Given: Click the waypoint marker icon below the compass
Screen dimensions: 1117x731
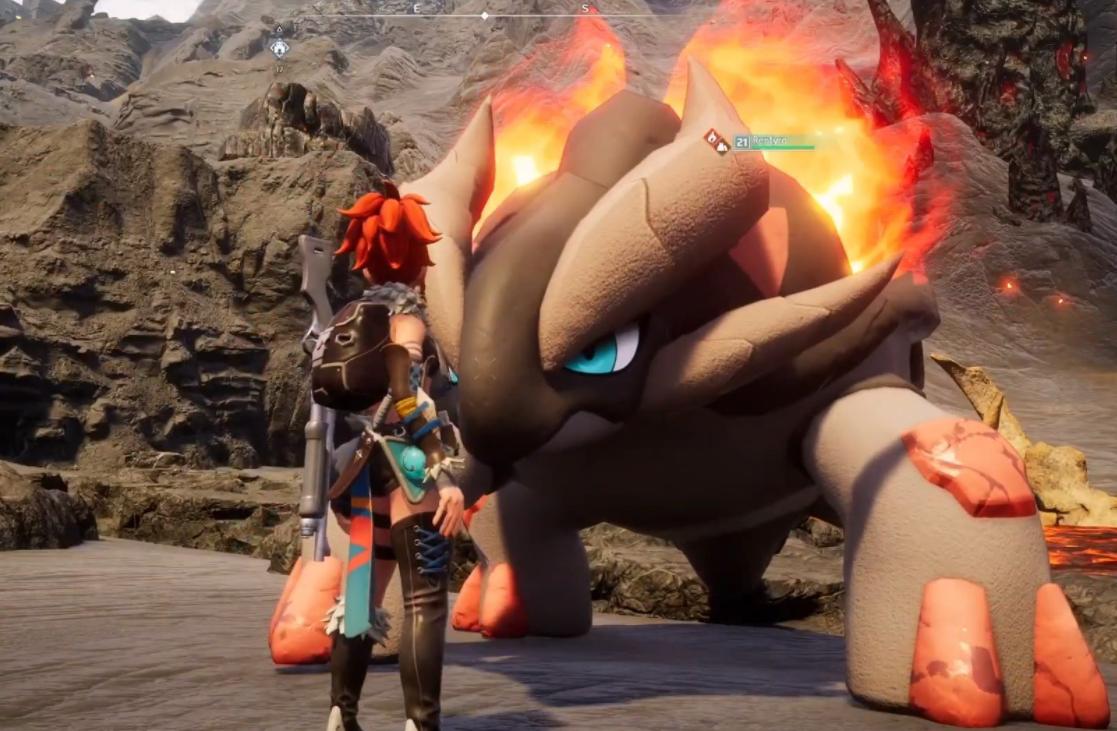Looking at the screenshot, I should tap(279, 47).
